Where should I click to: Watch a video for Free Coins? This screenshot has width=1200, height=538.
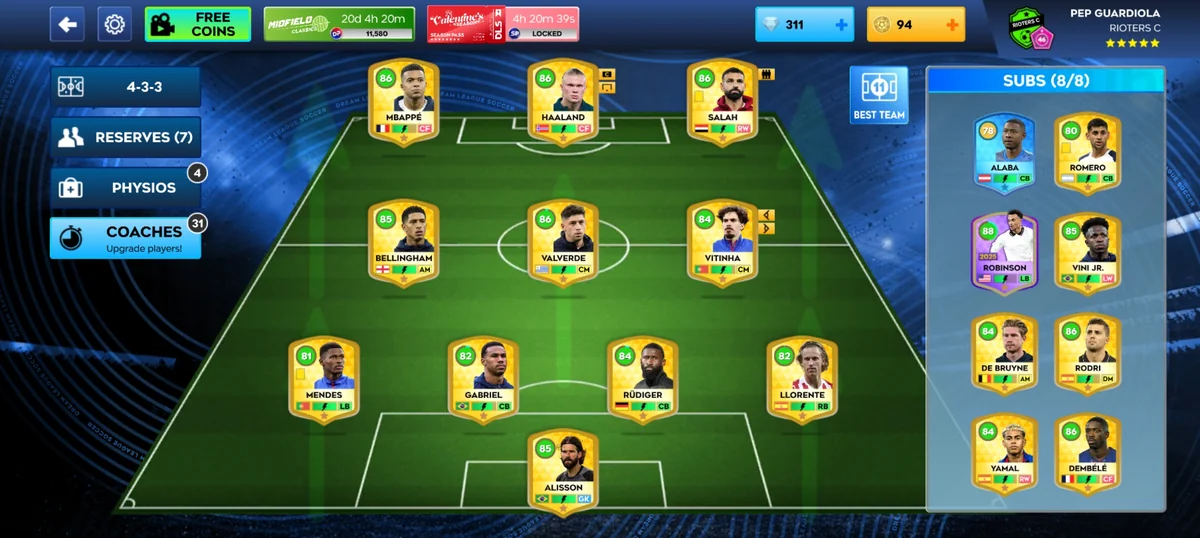[x=197, y=24]
